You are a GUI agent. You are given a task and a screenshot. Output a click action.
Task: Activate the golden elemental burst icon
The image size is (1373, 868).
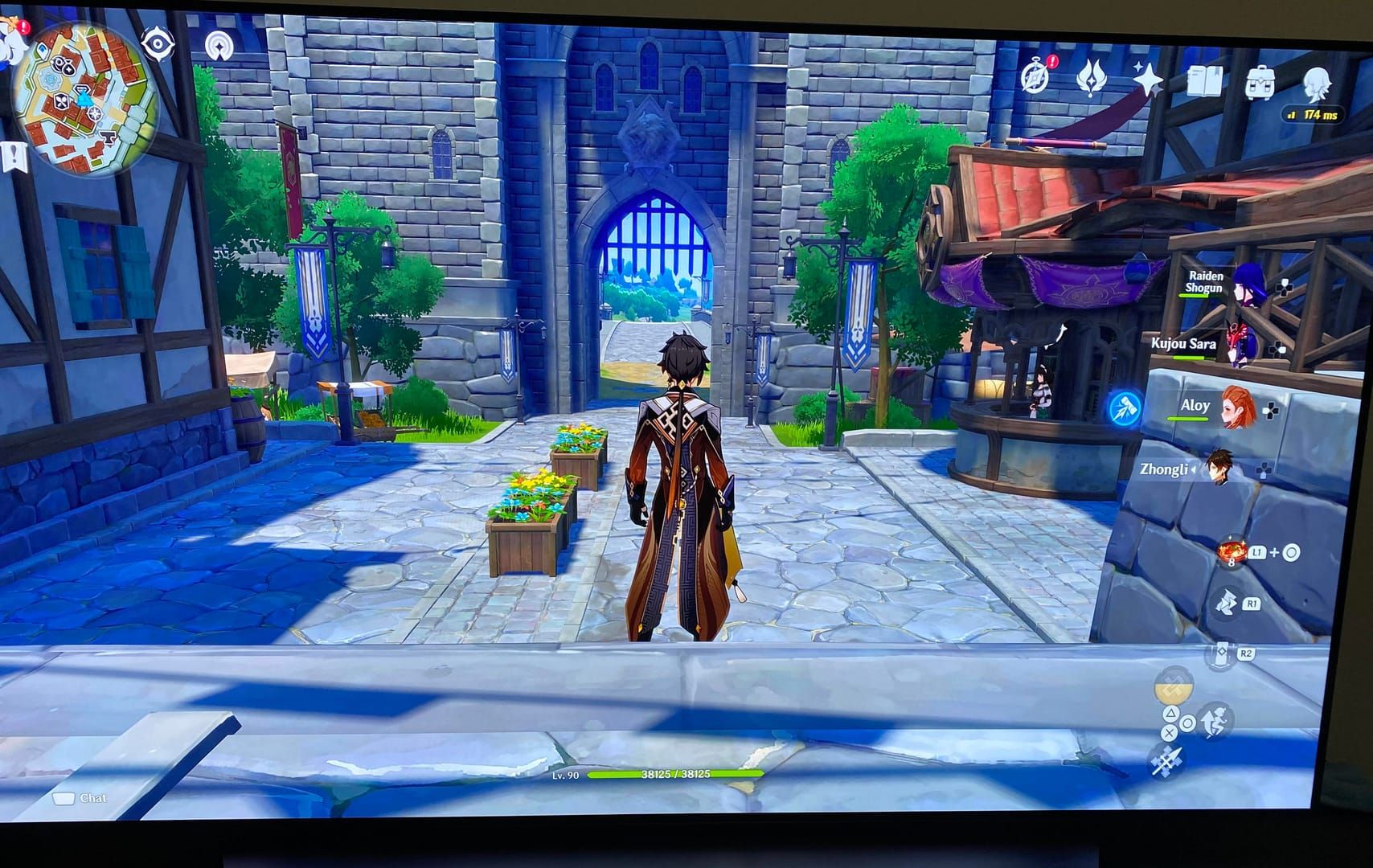(1174, 689)
